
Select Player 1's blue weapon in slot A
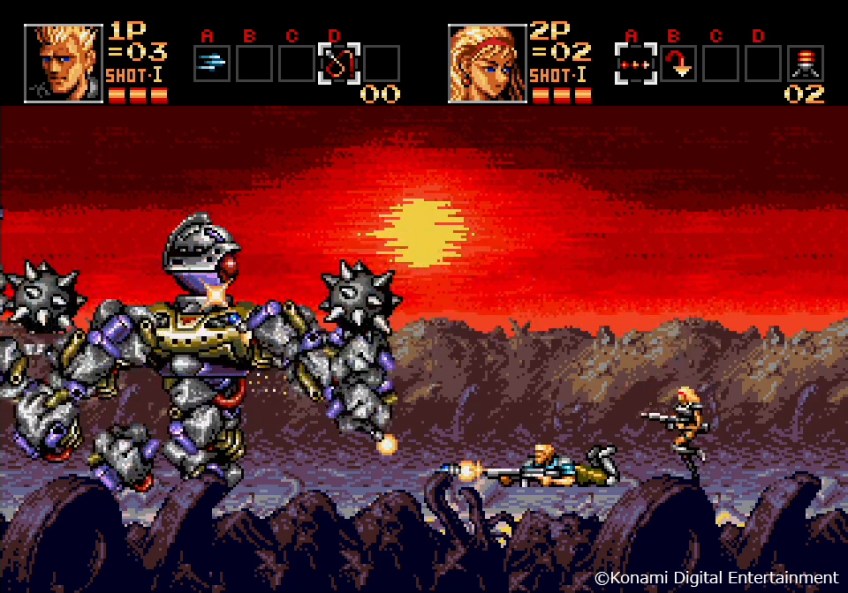(211, 63)
